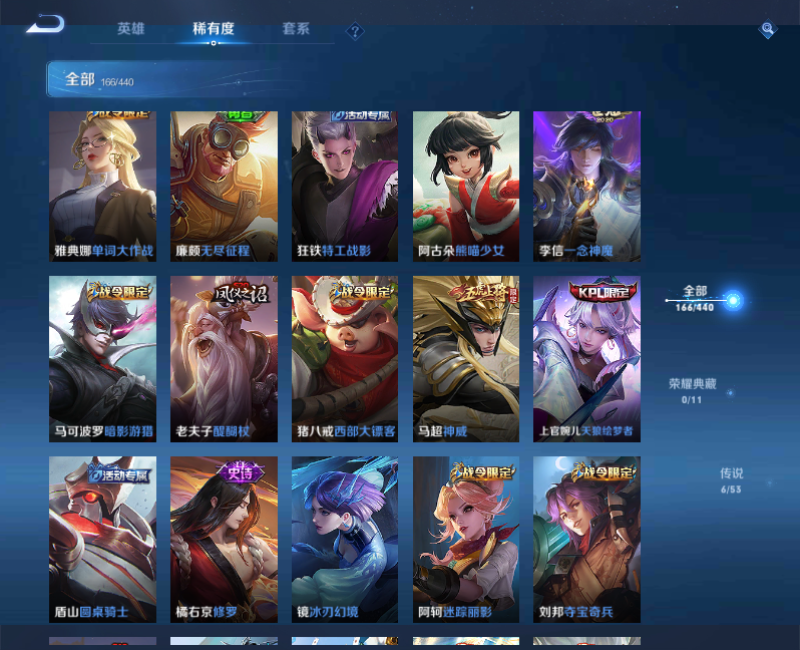The image size is (800, 650).
Task: View the 阿古朵 熊喵少女 skin card
Action: point(466,186)
